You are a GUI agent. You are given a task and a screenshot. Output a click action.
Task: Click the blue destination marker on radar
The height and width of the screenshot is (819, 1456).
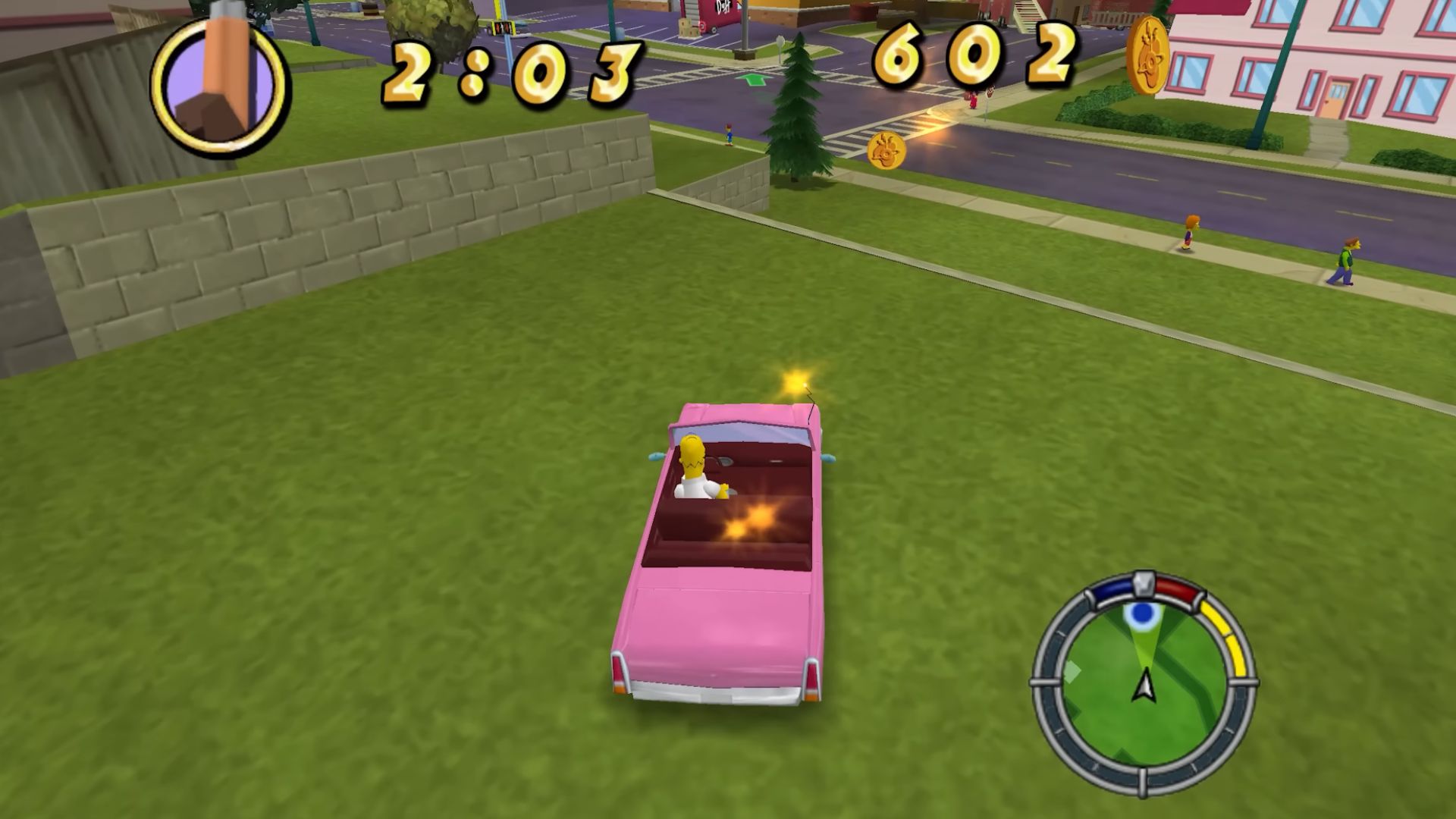coord(1141,613)
